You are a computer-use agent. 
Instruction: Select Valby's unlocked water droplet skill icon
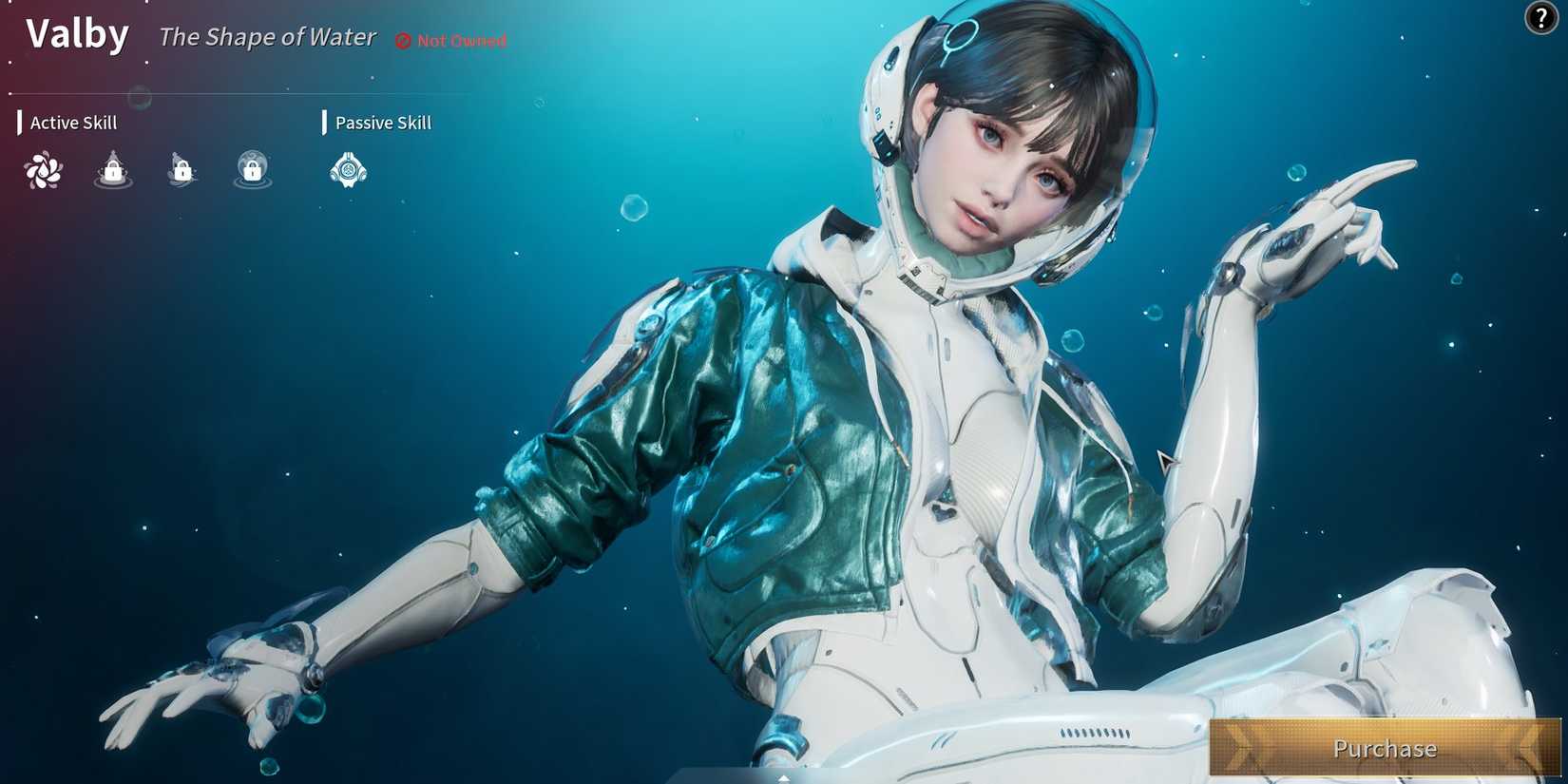[x=43, y=169]
